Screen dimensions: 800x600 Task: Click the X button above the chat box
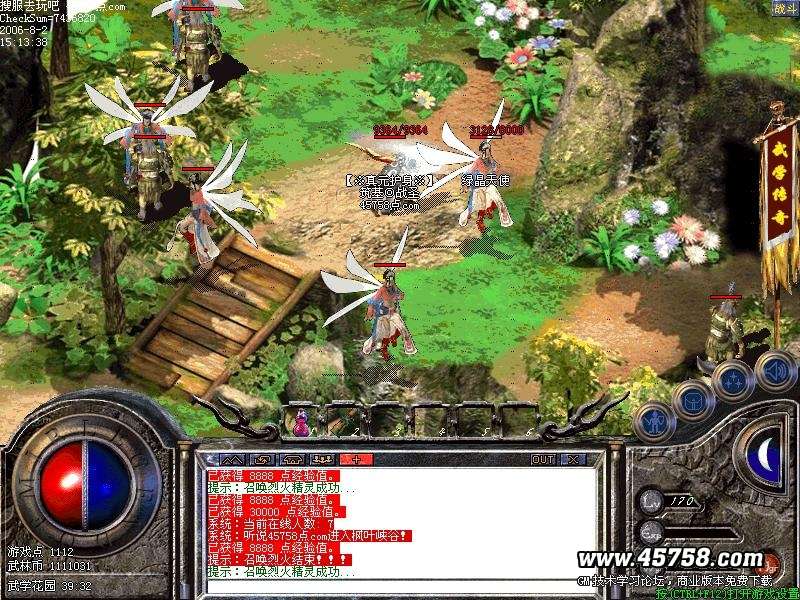coord(574,459)
